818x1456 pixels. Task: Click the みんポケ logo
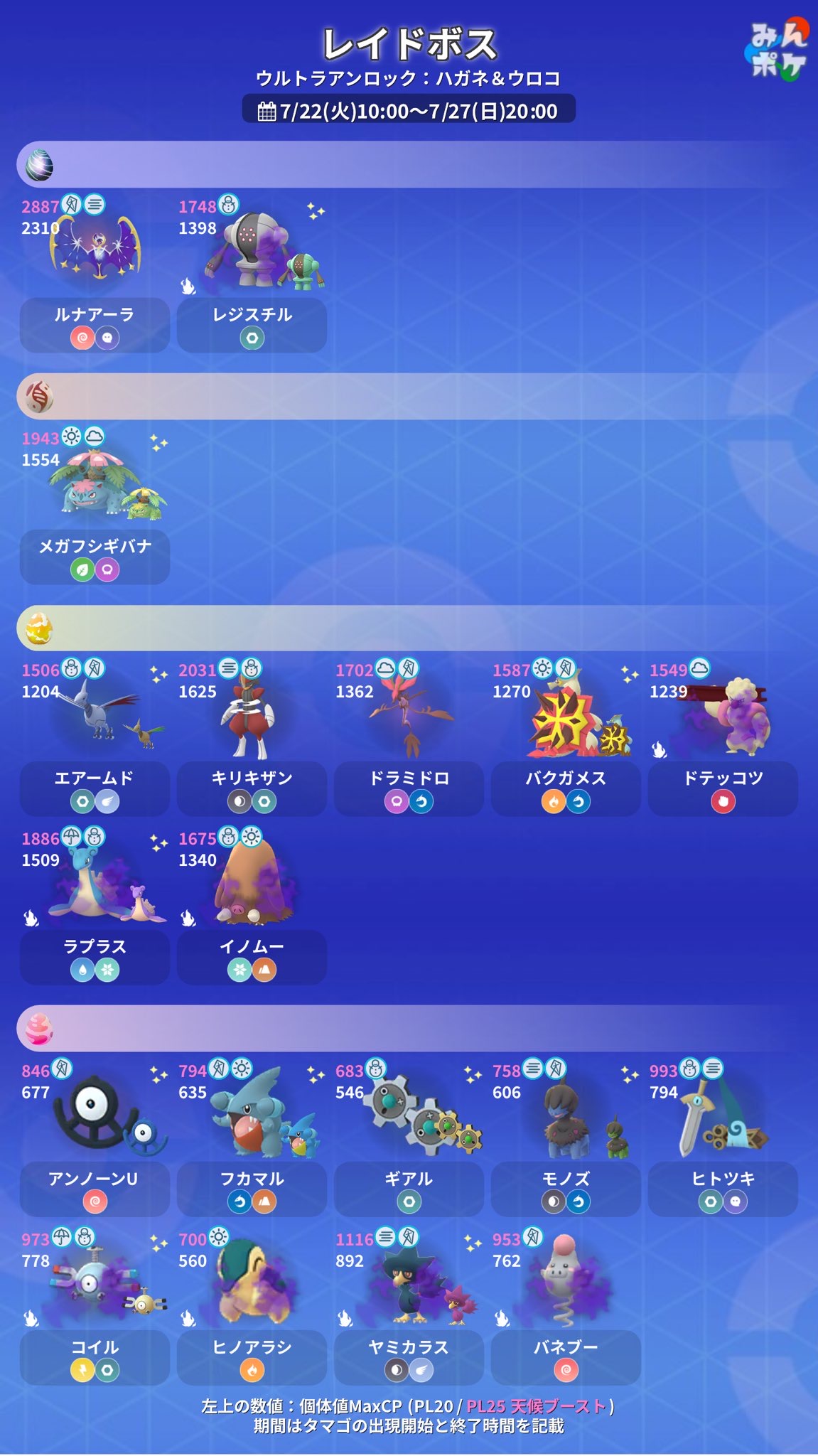pyautogui.click(x=777, y=51)
